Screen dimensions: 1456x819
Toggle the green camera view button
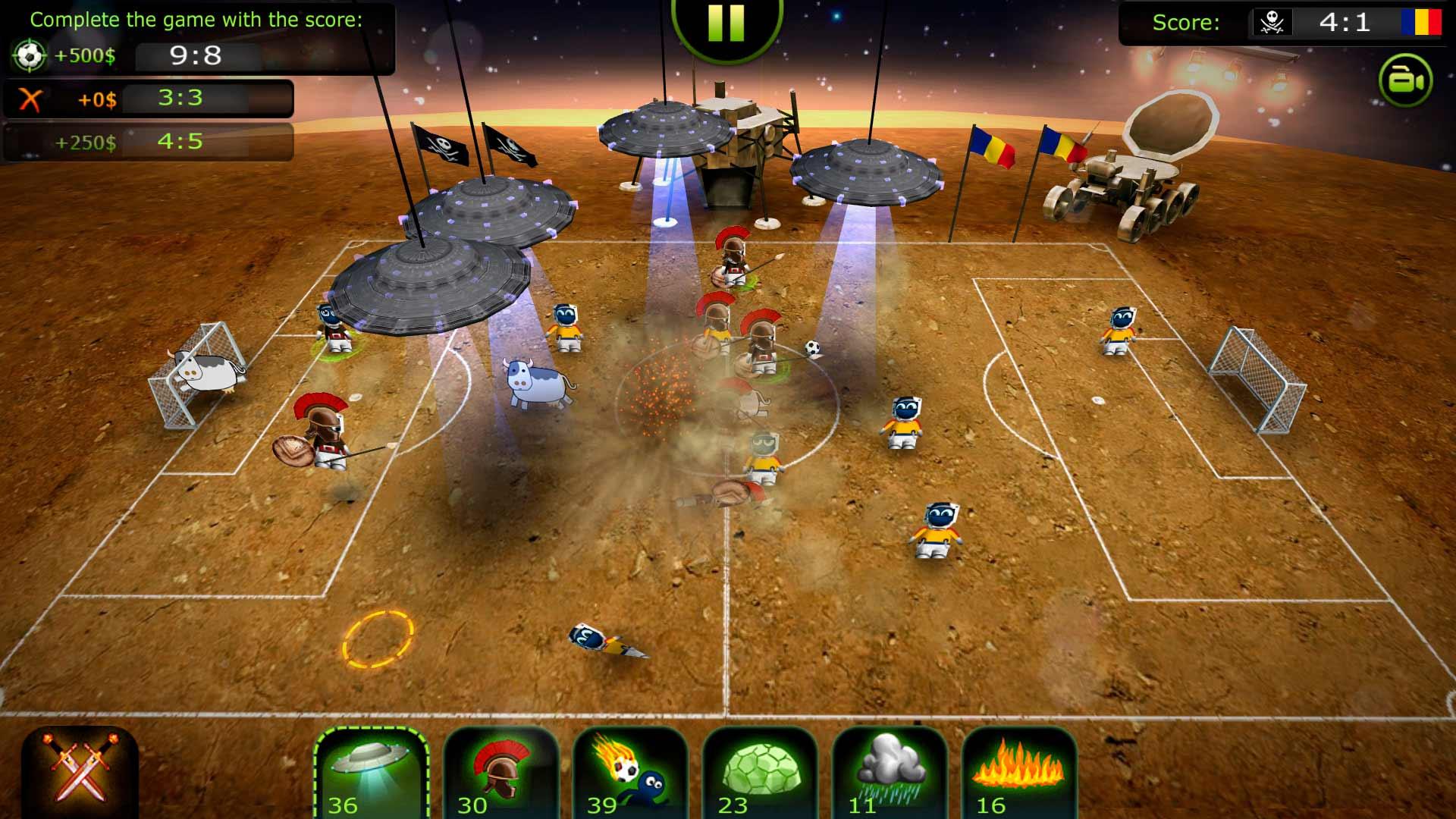coord(1405,80)
